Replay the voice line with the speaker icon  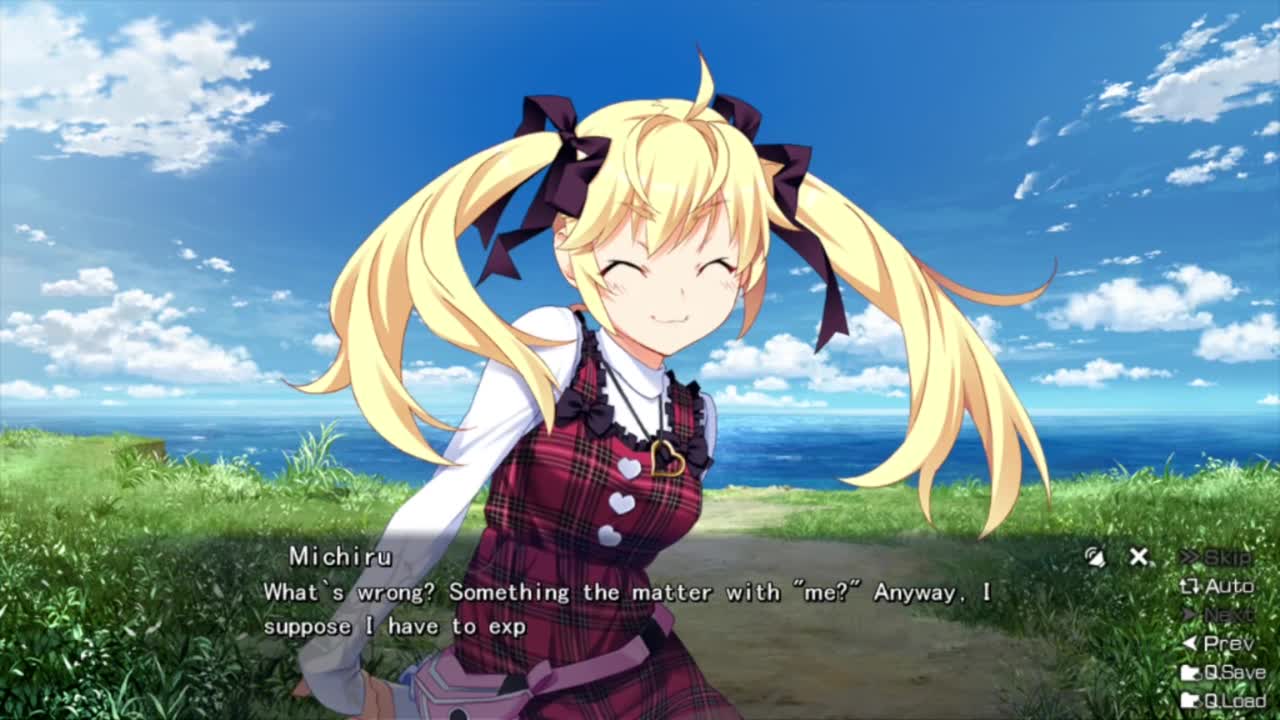pyautogui.click(x=1096, y=557)
